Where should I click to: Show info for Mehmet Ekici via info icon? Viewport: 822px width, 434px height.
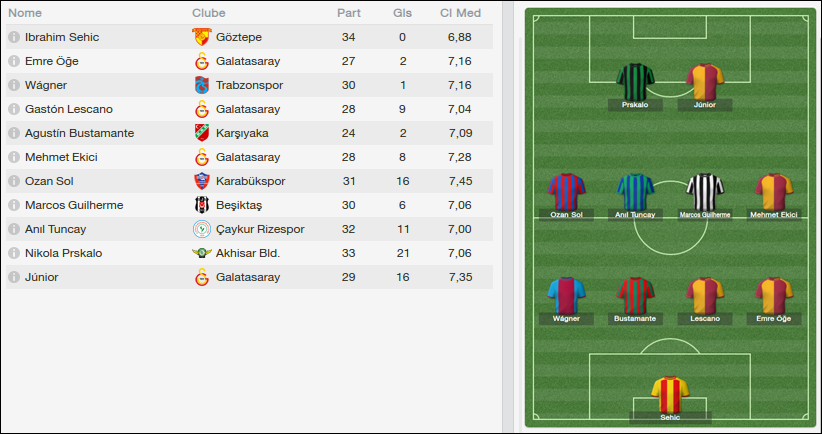click(x=14, y=157)
